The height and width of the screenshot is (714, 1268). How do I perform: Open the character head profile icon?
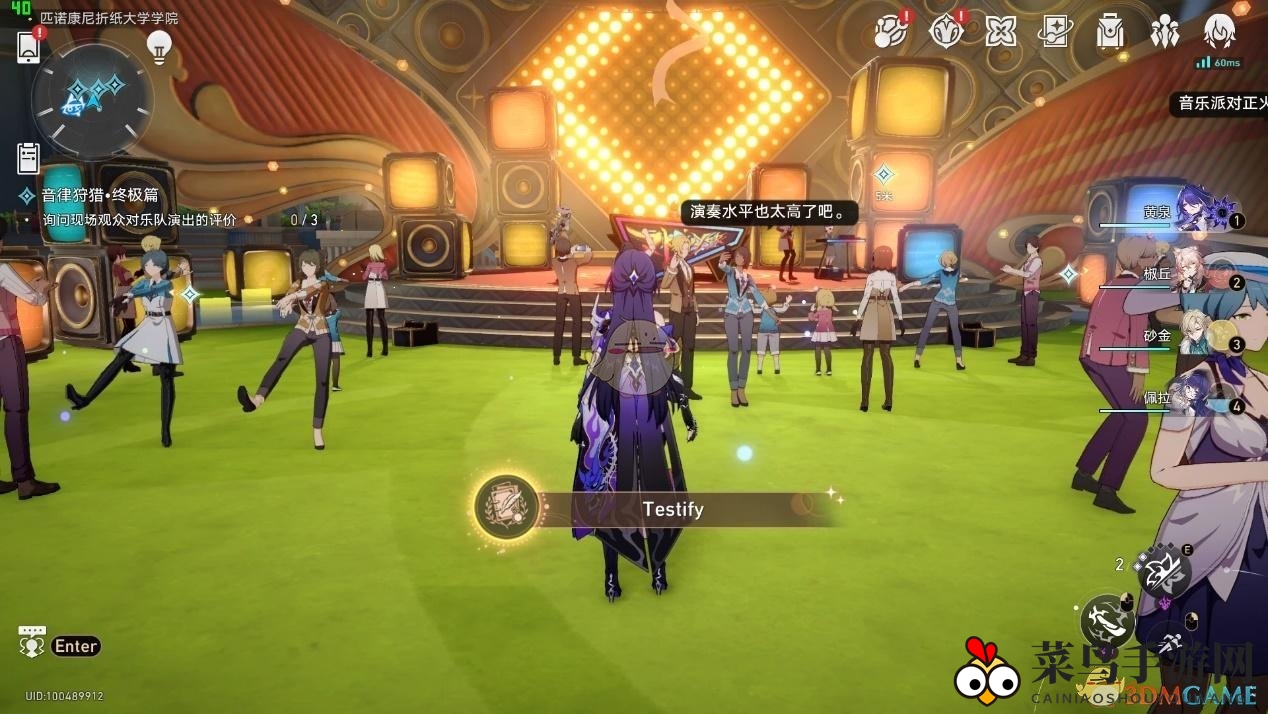click(x=1219, y=31)
